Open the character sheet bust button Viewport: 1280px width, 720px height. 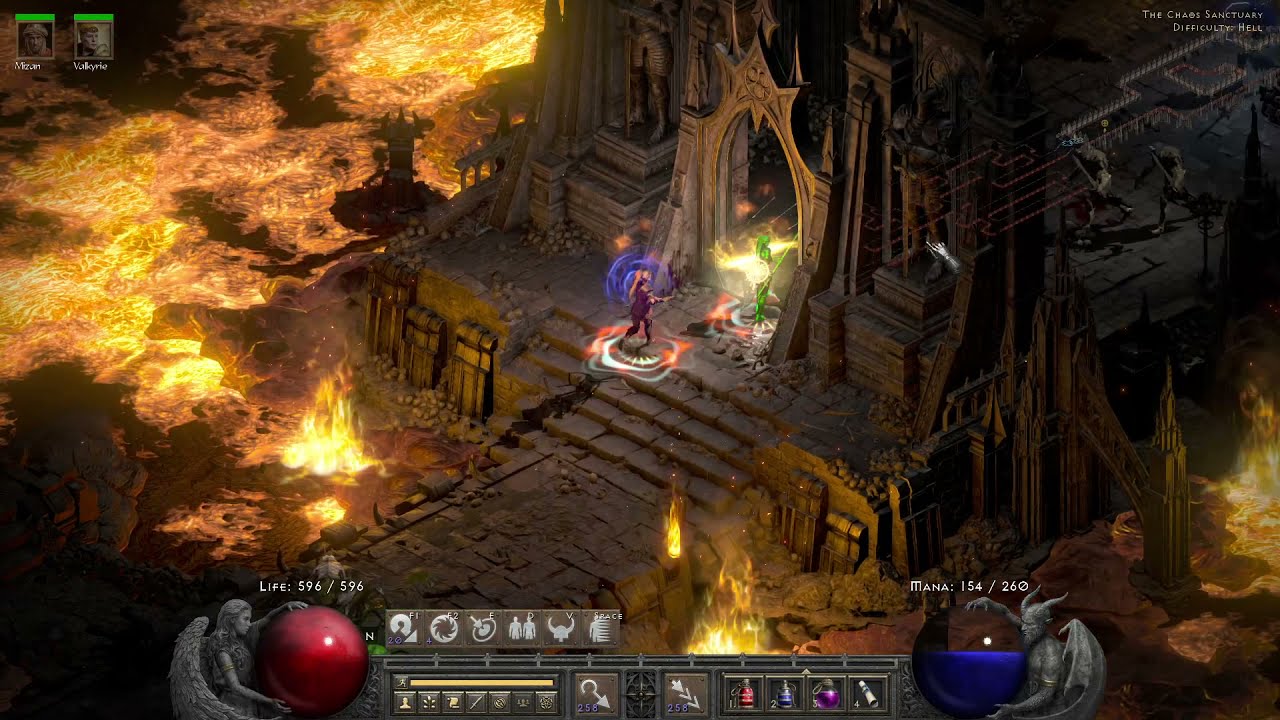(x=406, y=702)
